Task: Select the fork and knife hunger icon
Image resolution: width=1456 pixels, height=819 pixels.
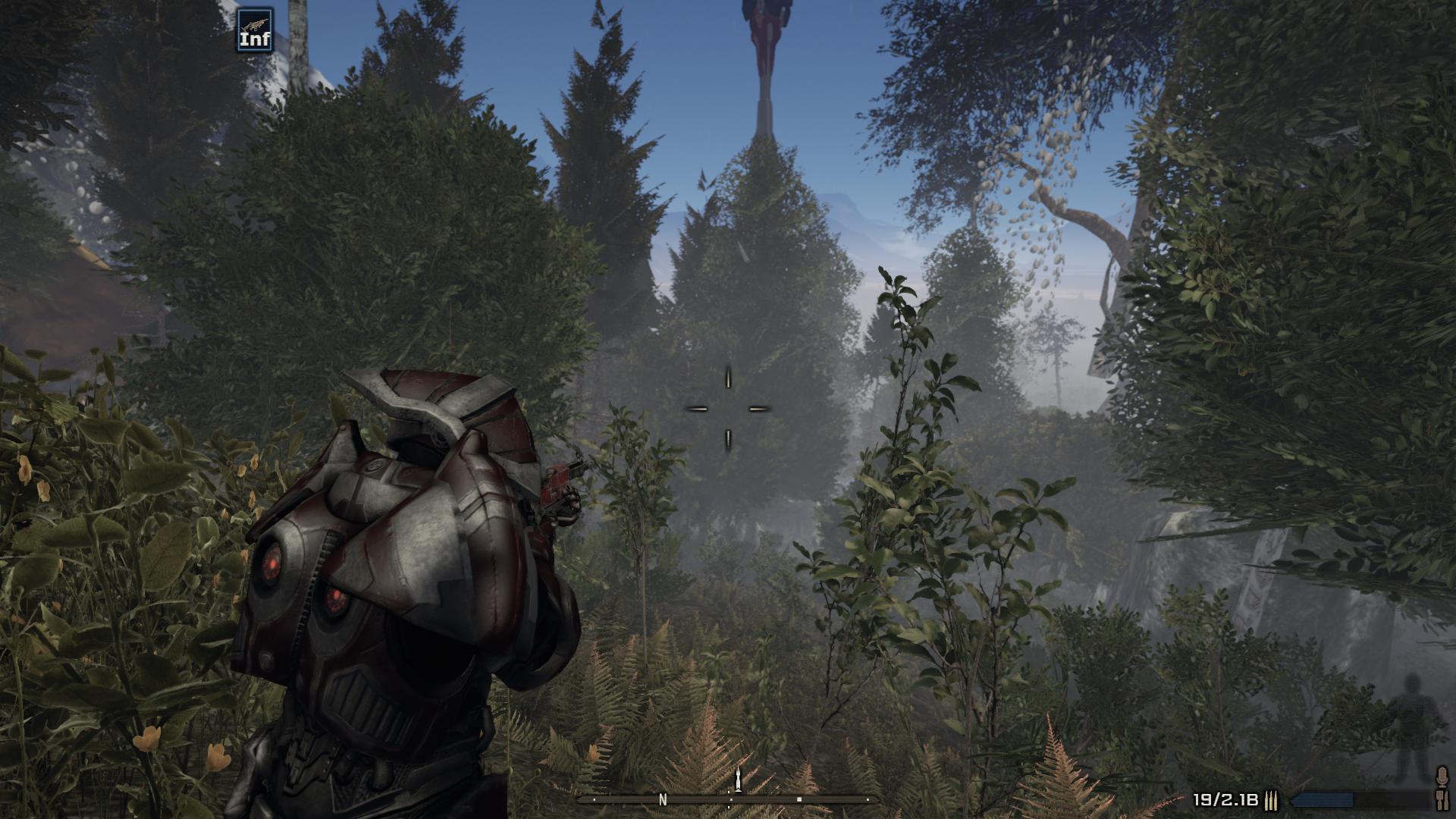Action: tap(1442, 799)
